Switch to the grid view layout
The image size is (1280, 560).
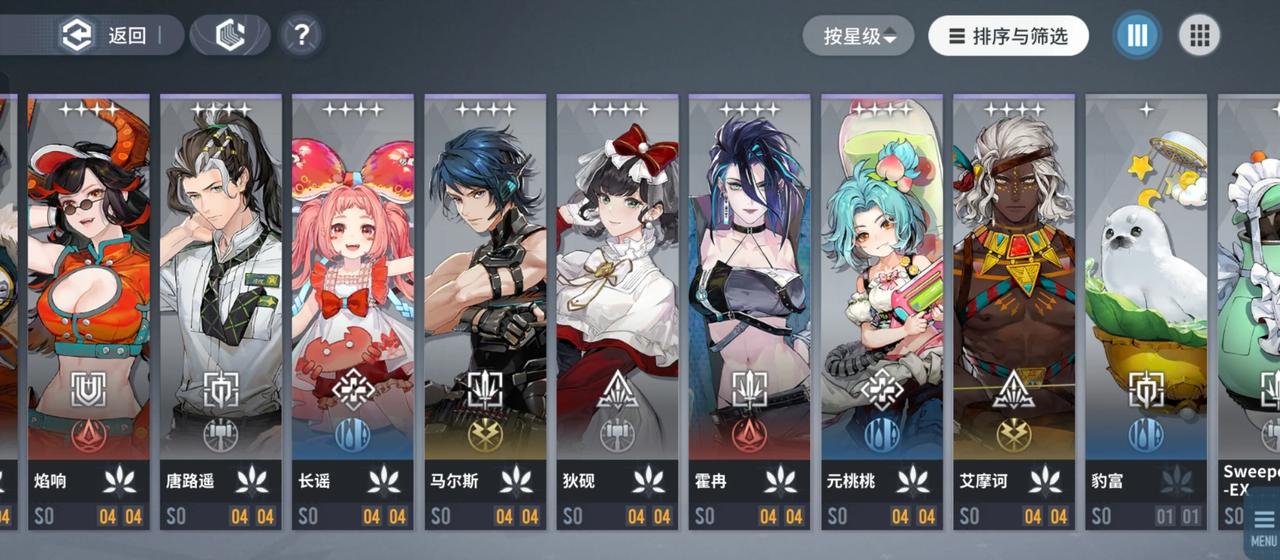[x=1199, y=36]
